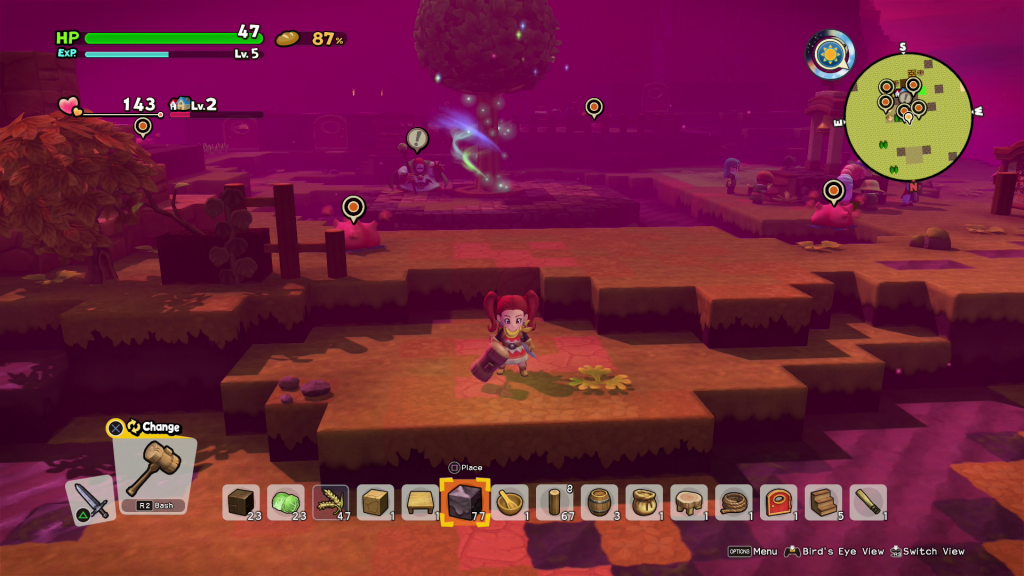1024x576 pixels.
Task: Select the wooden log slot
Action: click(555, 502)
